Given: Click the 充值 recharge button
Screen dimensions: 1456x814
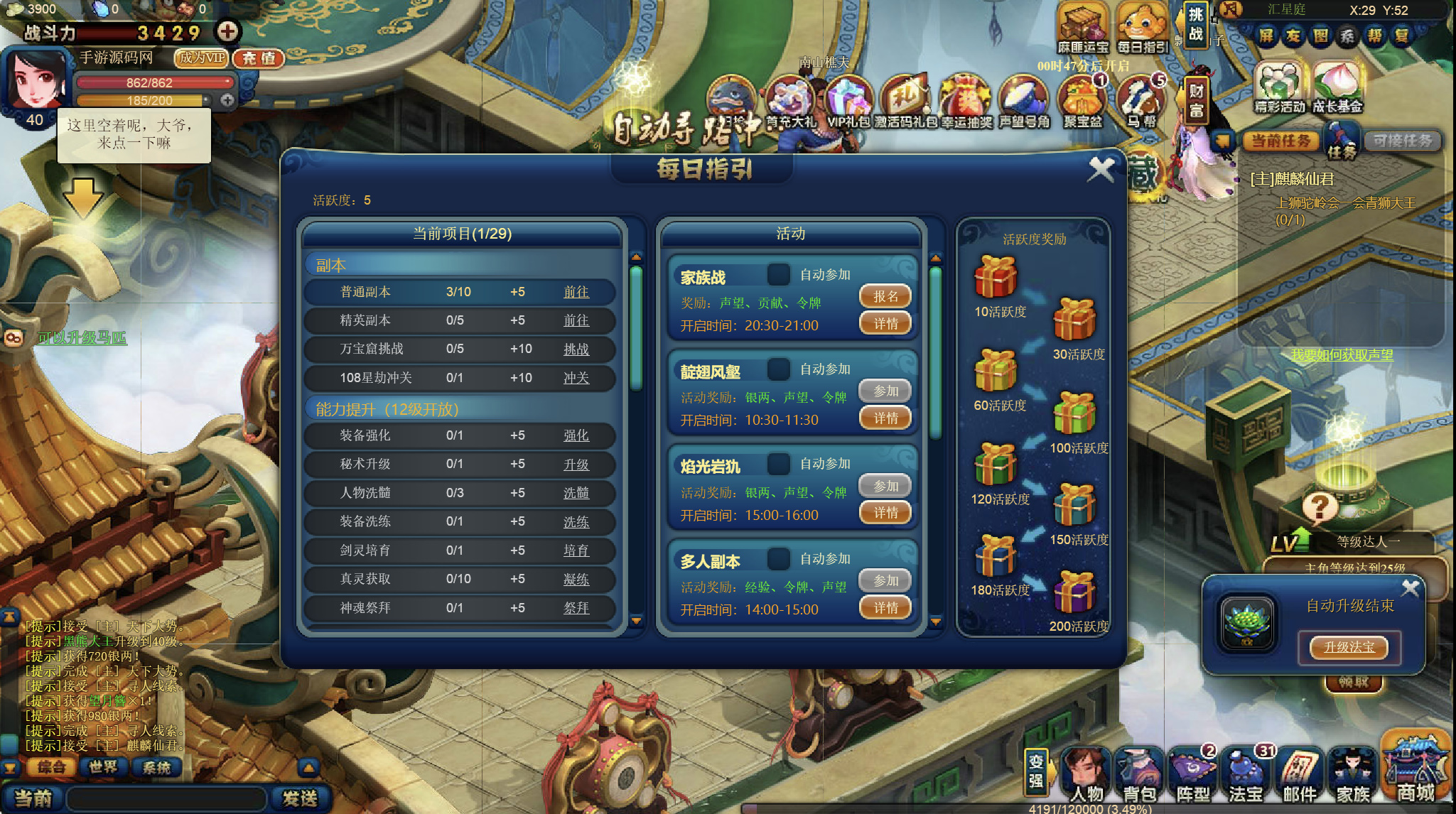Looking at the screenshot, I should click(x=259, y=58).
